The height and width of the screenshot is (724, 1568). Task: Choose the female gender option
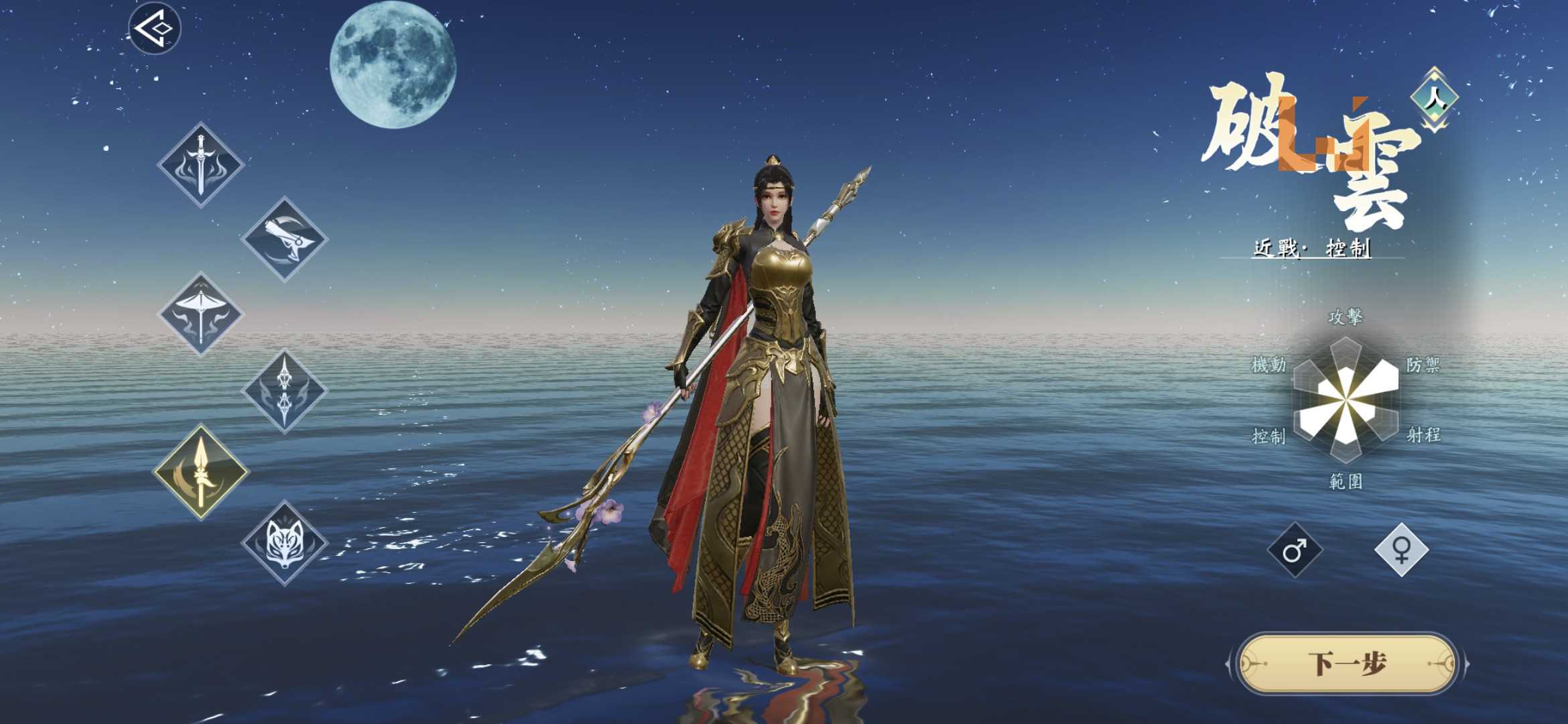pos(1401,550)
